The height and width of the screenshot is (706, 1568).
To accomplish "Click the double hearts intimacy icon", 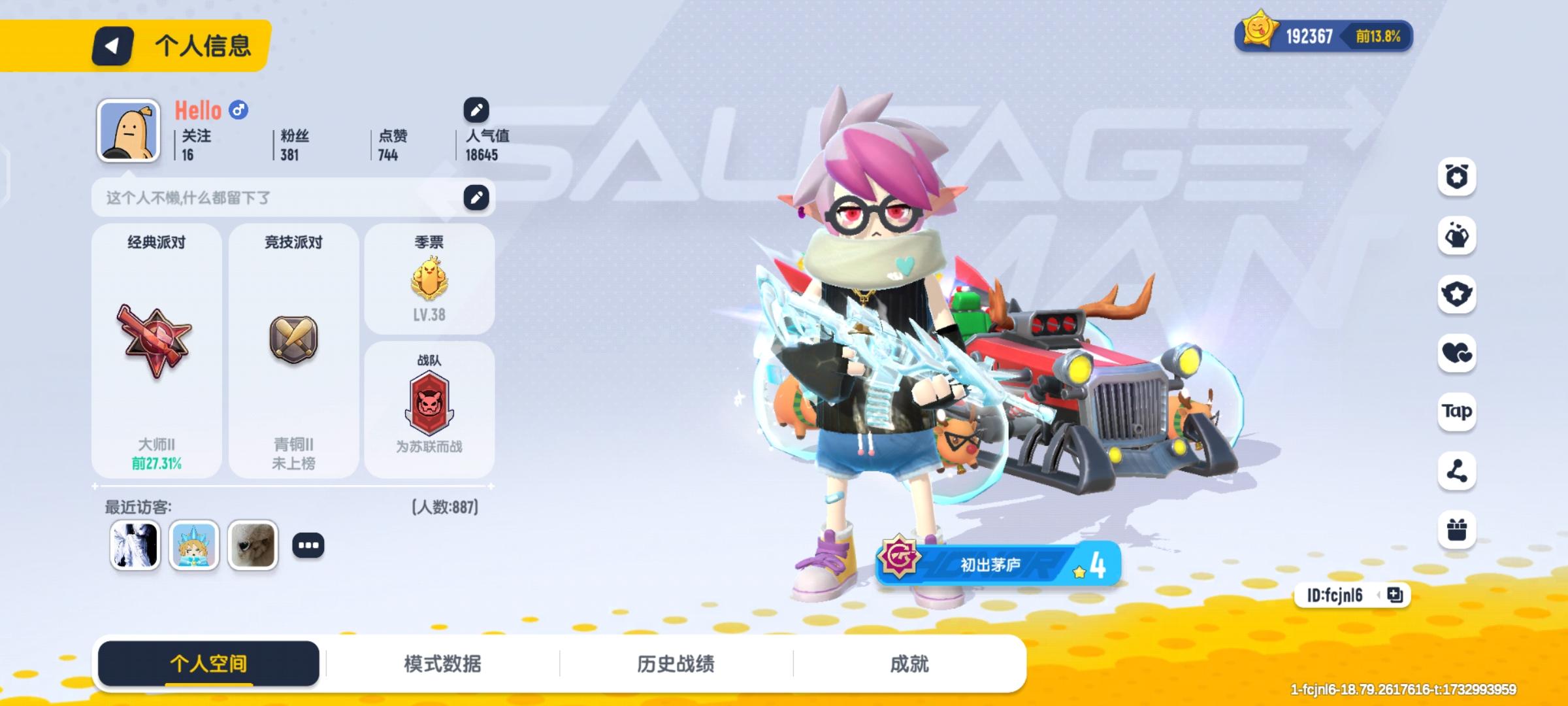I will 1456,354.
